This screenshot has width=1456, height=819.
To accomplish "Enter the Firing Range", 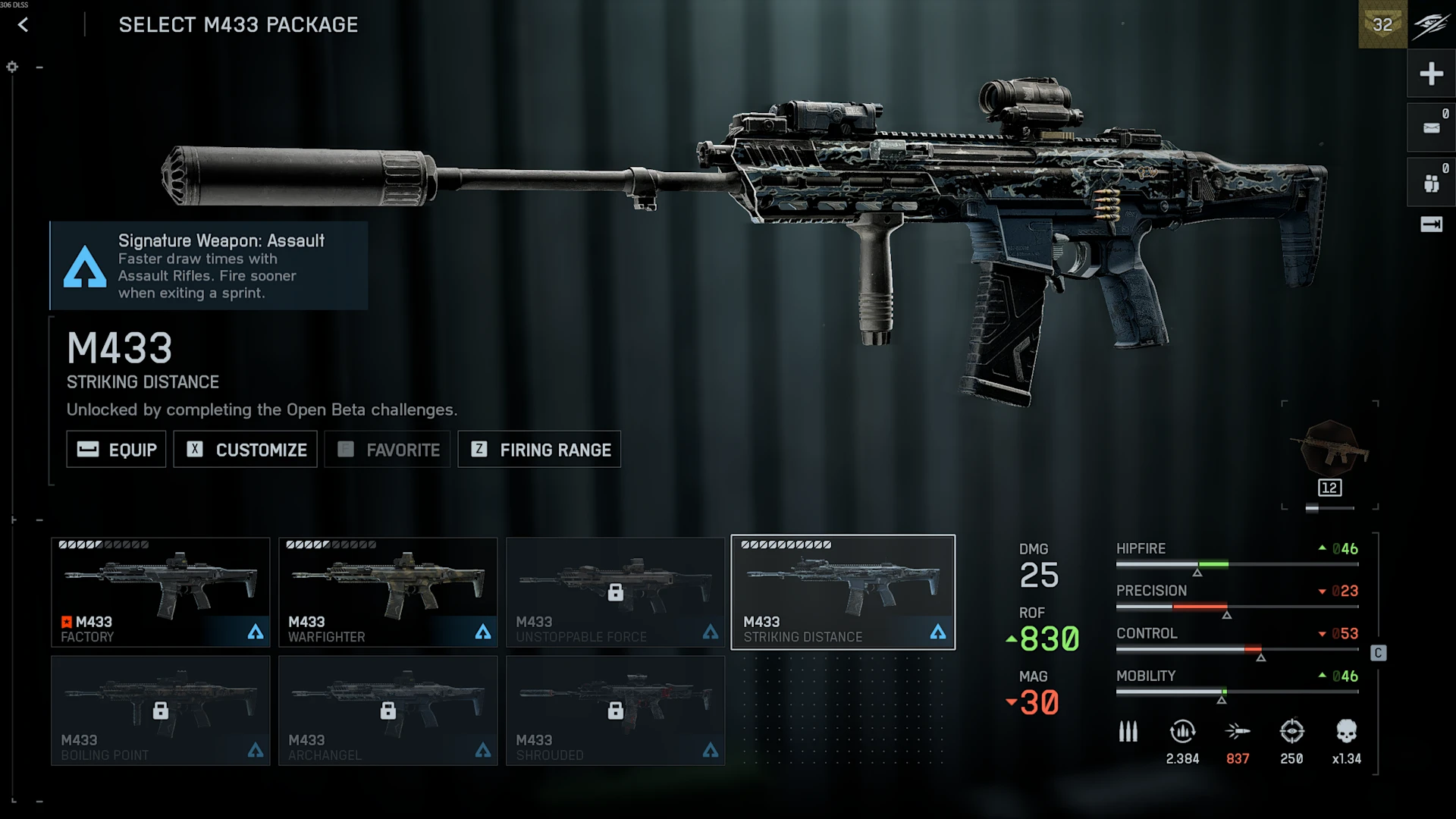I will (x=539, y=450).
